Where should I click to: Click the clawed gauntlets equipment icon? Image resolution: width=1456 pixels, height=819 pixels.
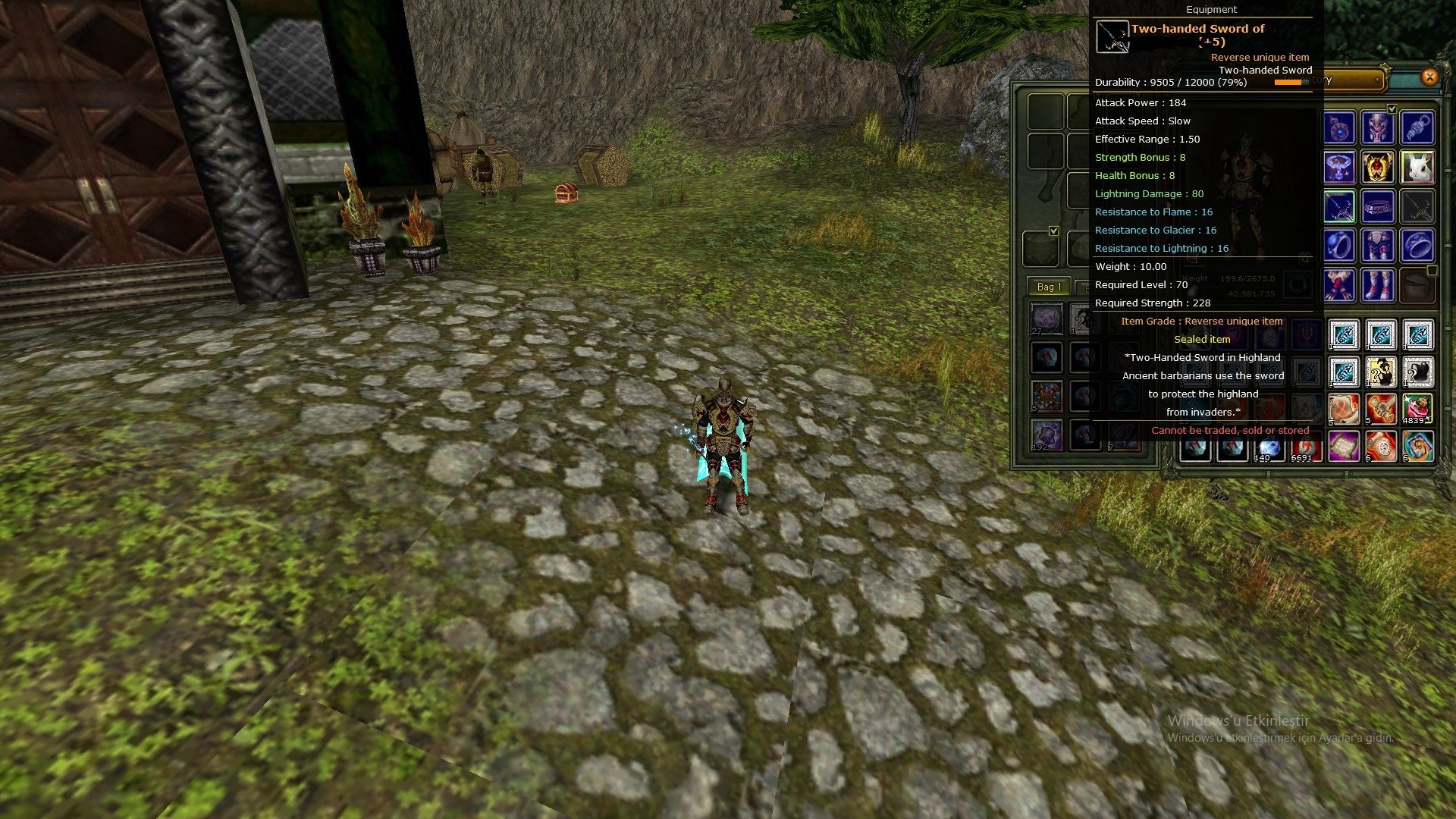(x=1339, y=286)
